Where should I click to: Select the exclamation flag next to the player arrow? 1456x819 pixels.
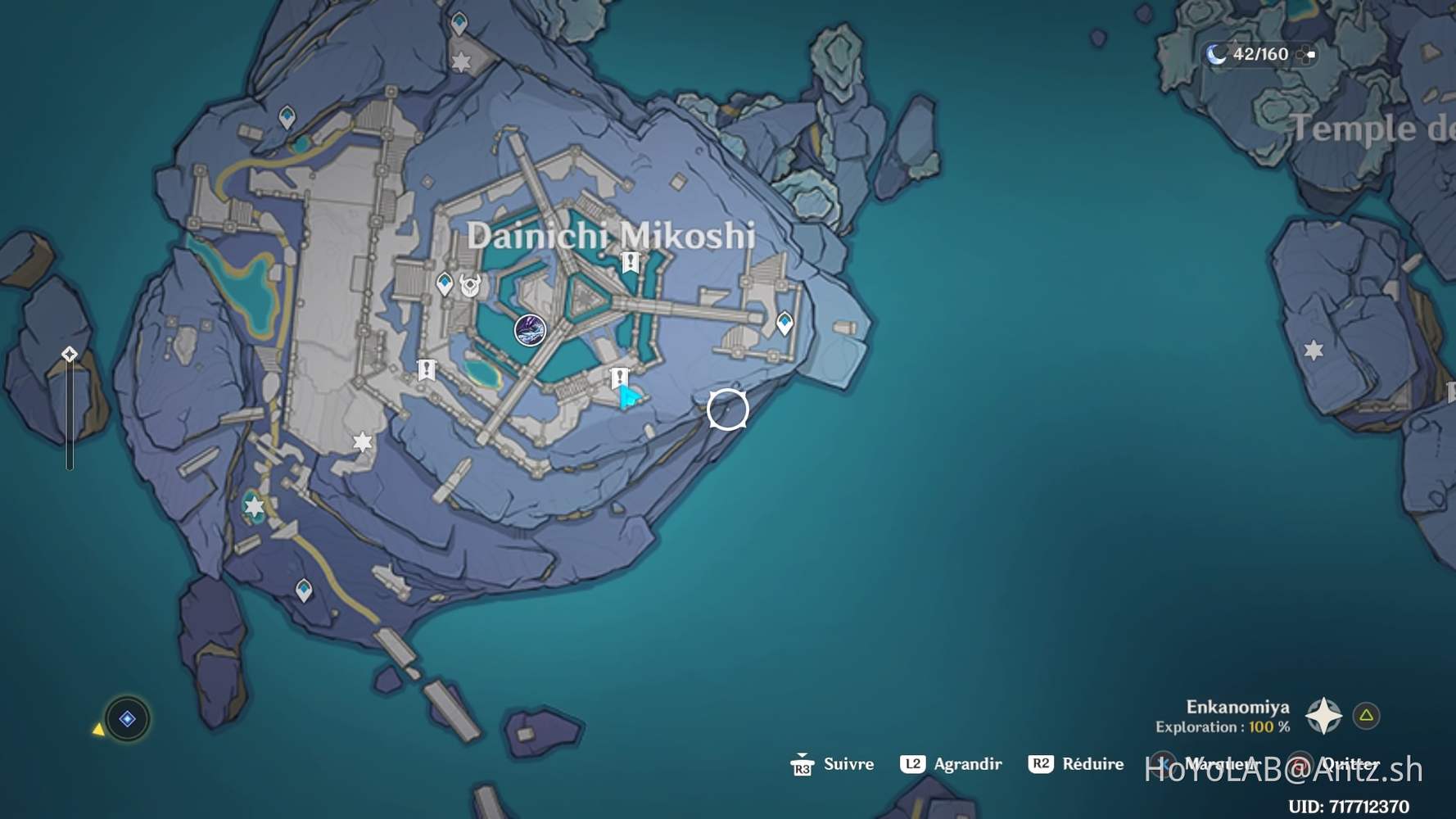coord(619,378)
